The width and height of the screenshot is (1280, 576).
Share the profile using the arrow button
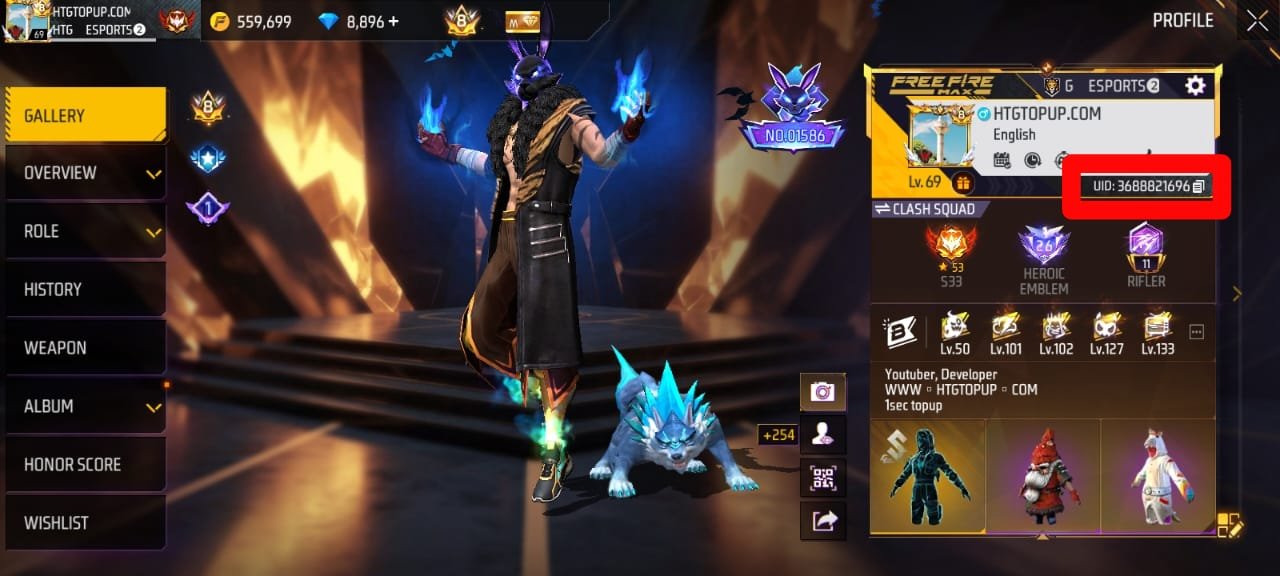click(823, 520)
